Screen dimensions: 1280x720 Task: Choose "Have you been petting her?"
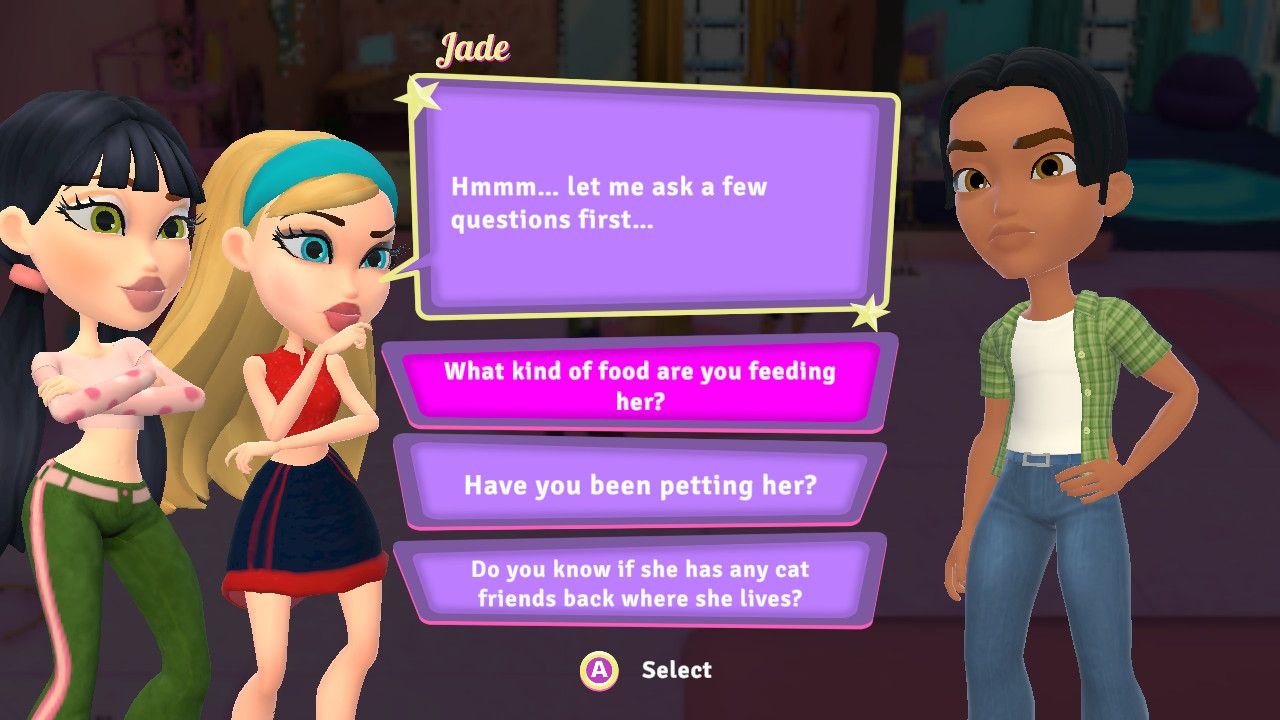click(x=640, y=486)
